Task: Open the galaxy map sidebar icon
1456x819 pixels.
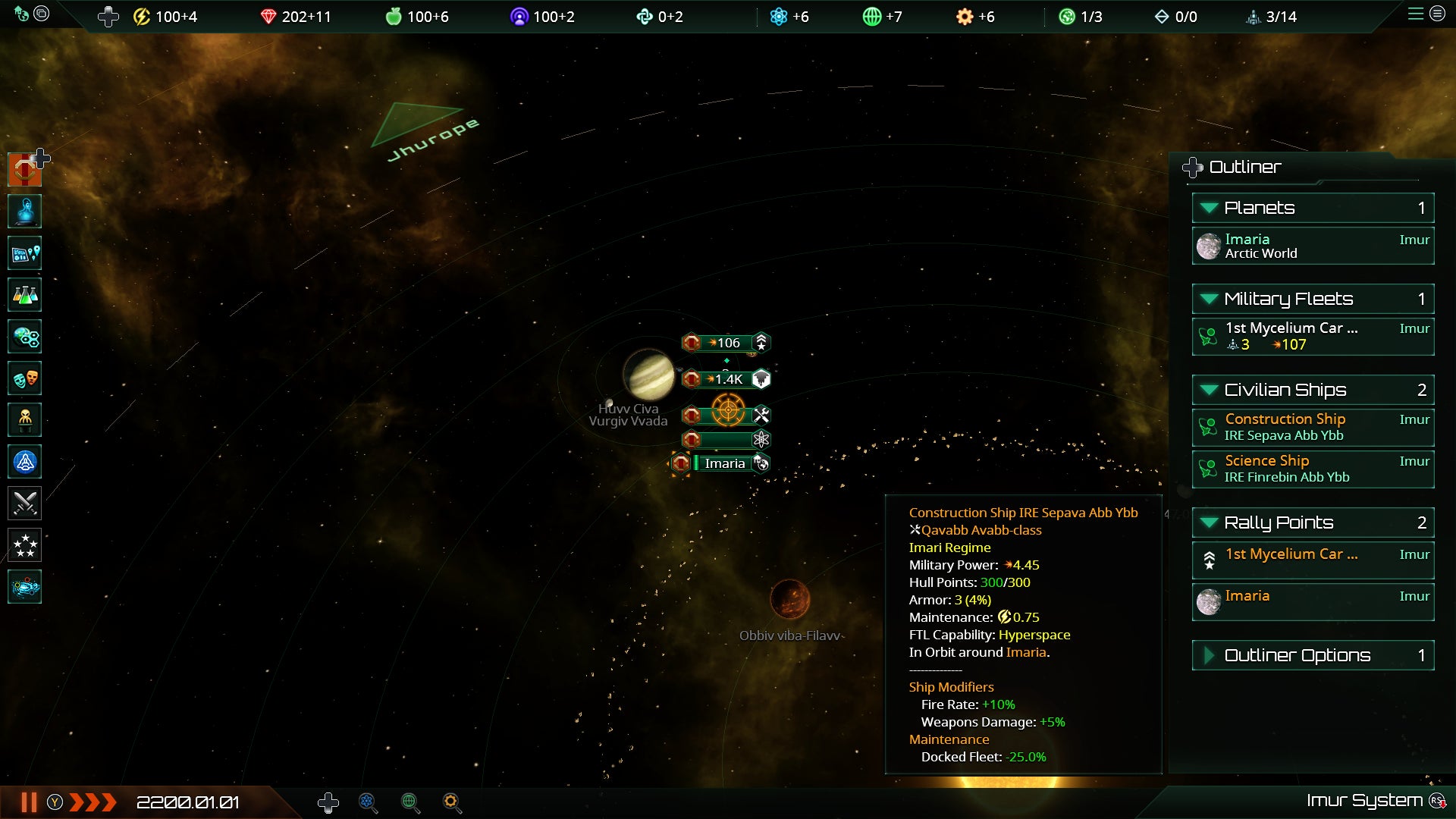Action: click(x=24, y=587)
